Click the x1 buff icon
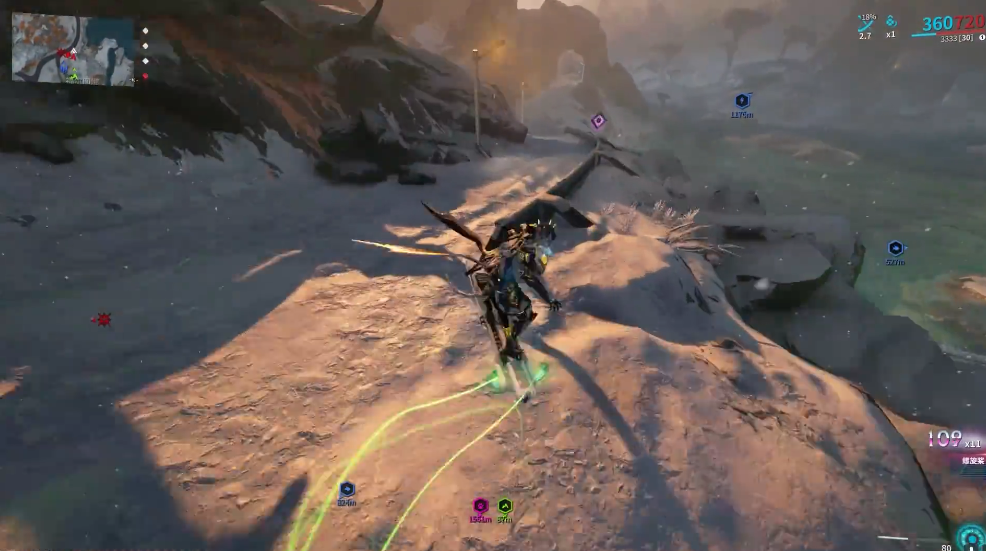The width and height of the screenshot is (986, 551). [x=891, y=22]
